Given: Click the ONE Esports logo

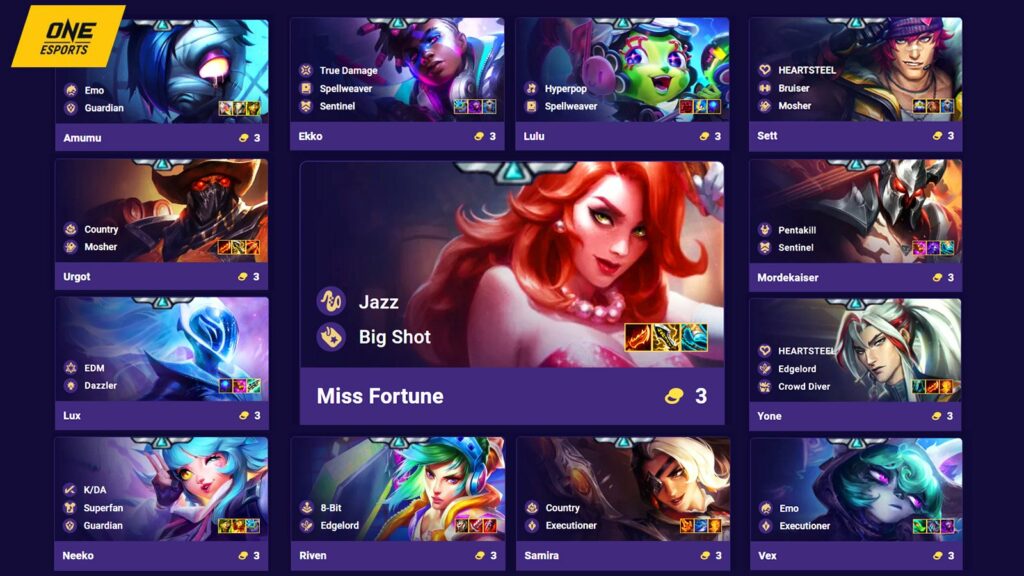Looking at the screenshot, I should pos(66,37).
